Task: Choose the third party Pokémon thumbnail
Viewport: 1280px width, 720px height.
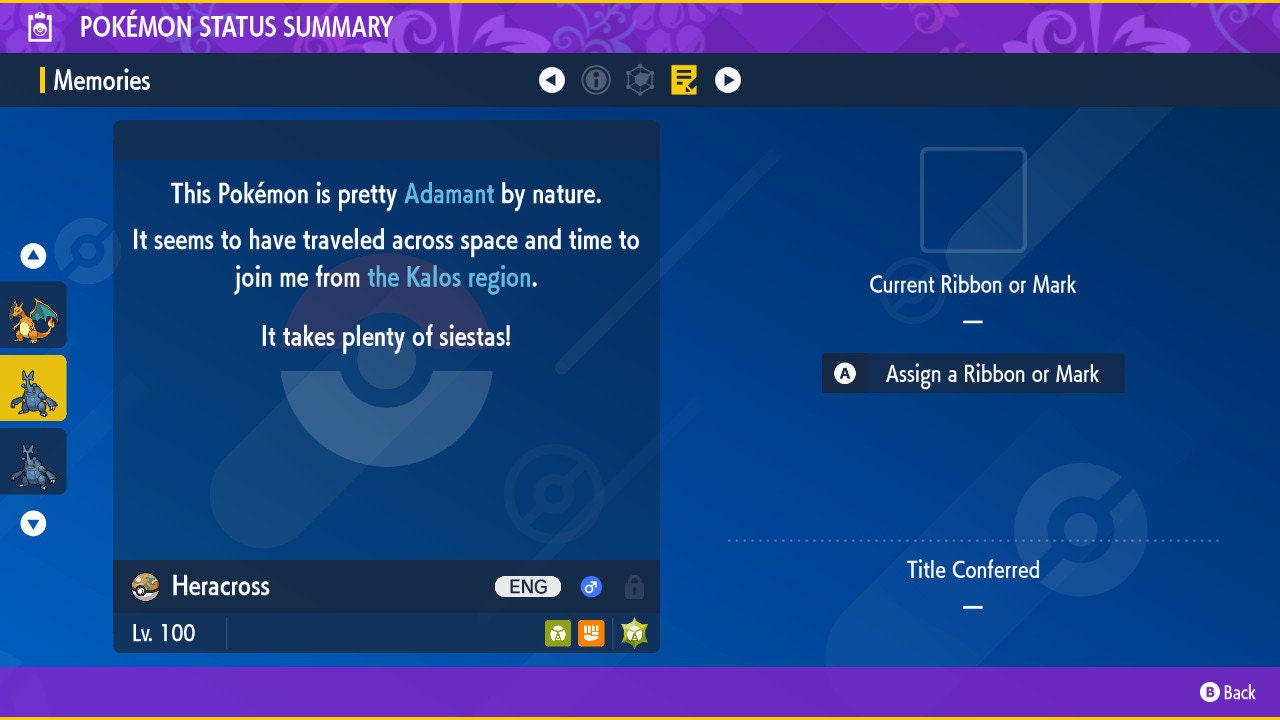Action: tap(34, 461)
